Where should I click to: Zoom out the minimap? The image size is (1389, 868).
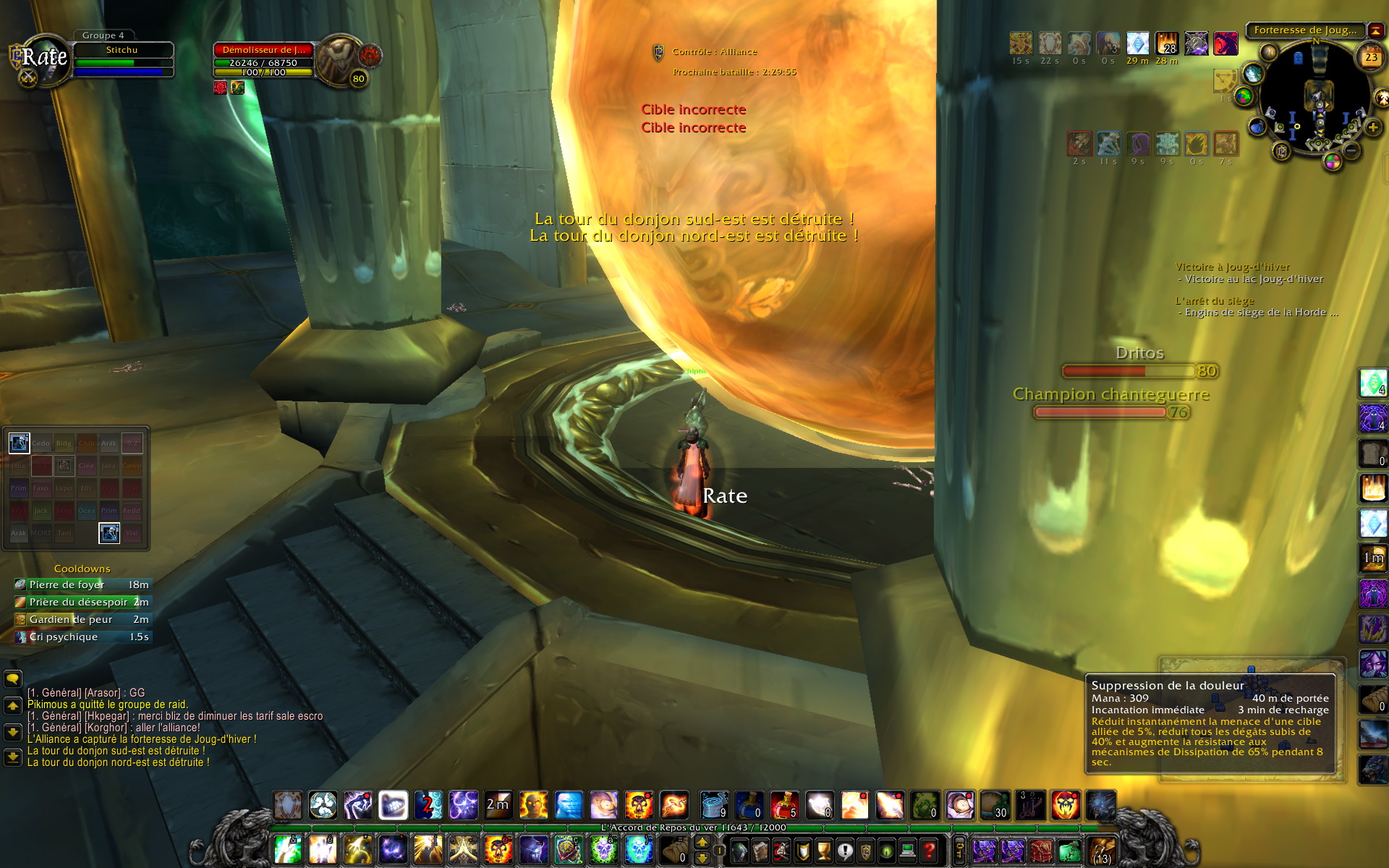[x=1351, y=150]
